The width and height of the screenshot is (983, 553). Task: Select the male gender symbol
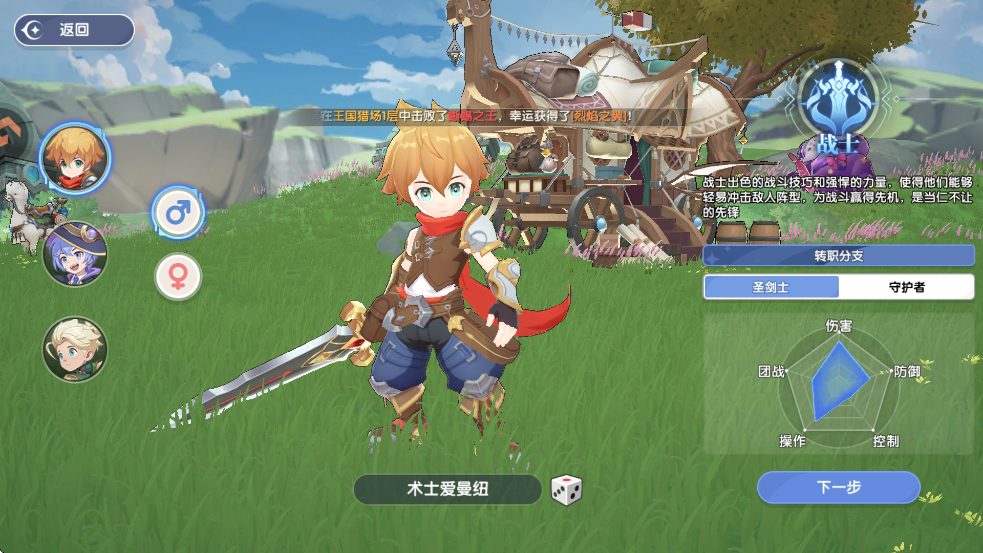178,212
